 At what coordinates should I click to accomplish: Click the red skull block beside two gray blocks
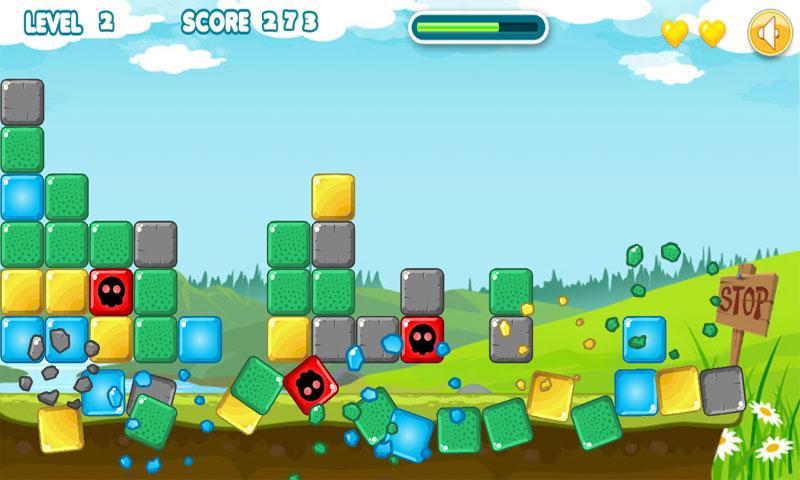422,337
